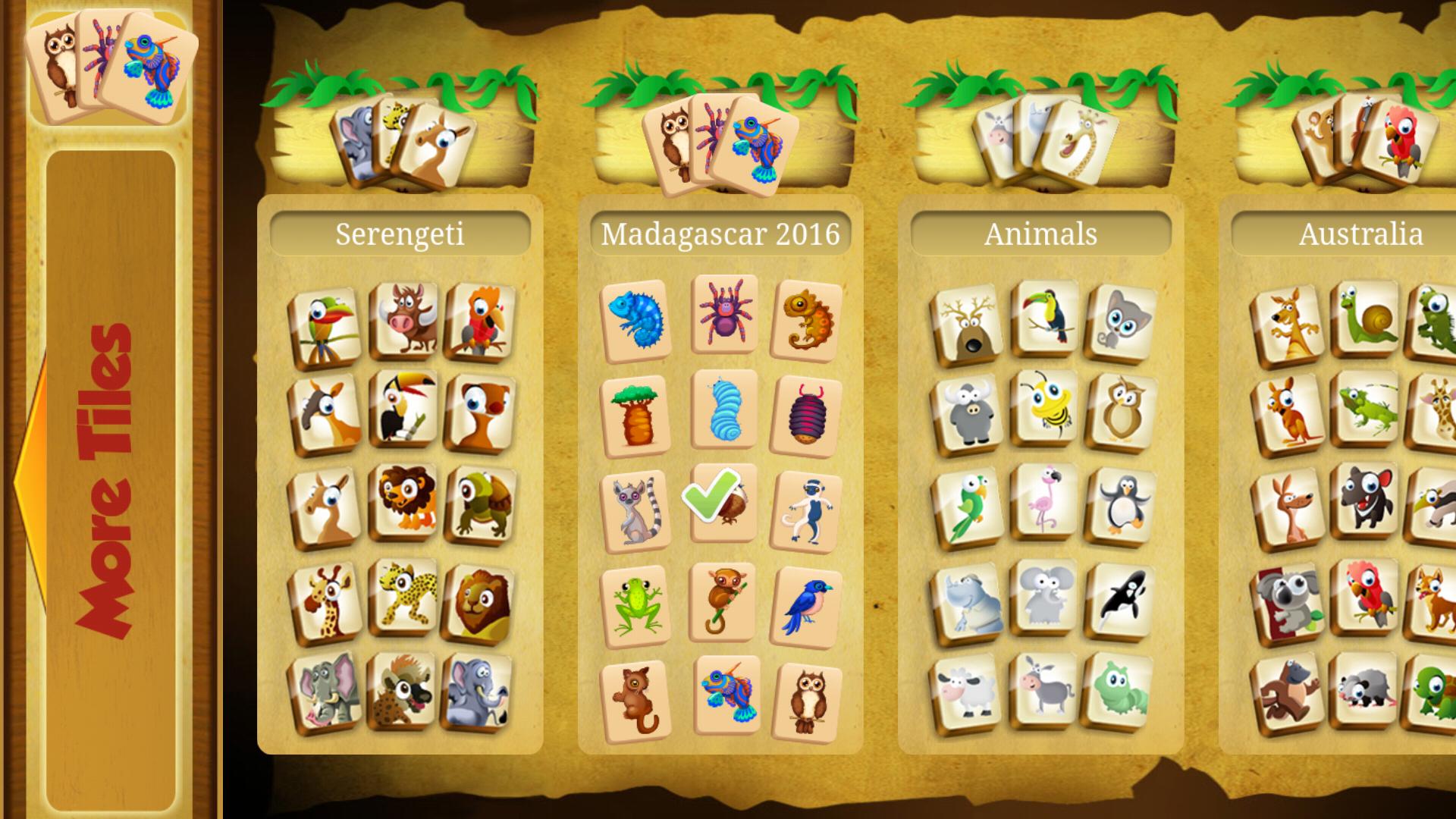This screenshot has width=1456, height=819.
Task: Click the Animals title banner
Action: click(1040, 234)
